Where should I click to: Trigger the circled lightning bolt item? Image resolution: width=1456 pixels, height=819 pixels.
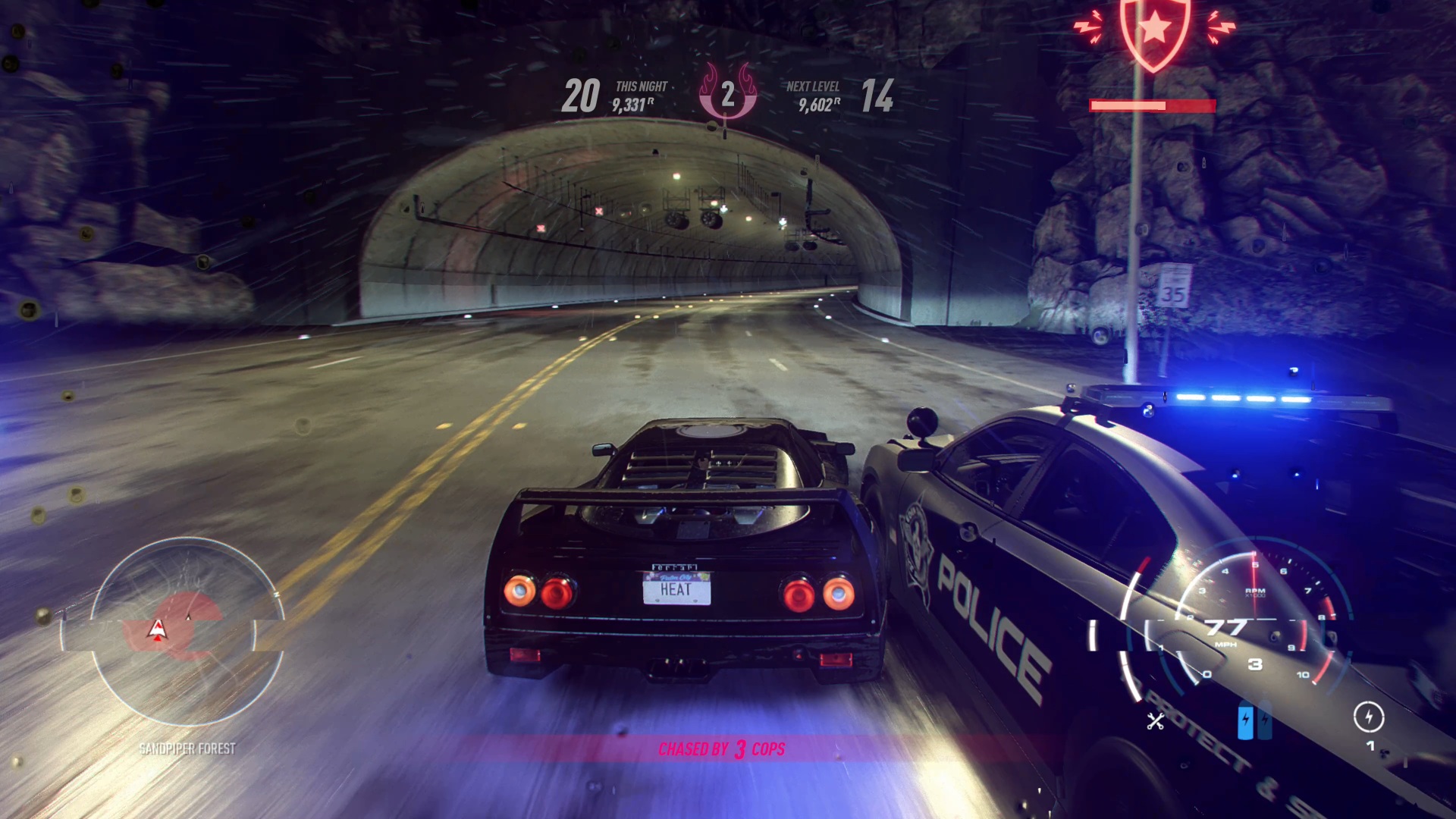[x=1369, y=717]
